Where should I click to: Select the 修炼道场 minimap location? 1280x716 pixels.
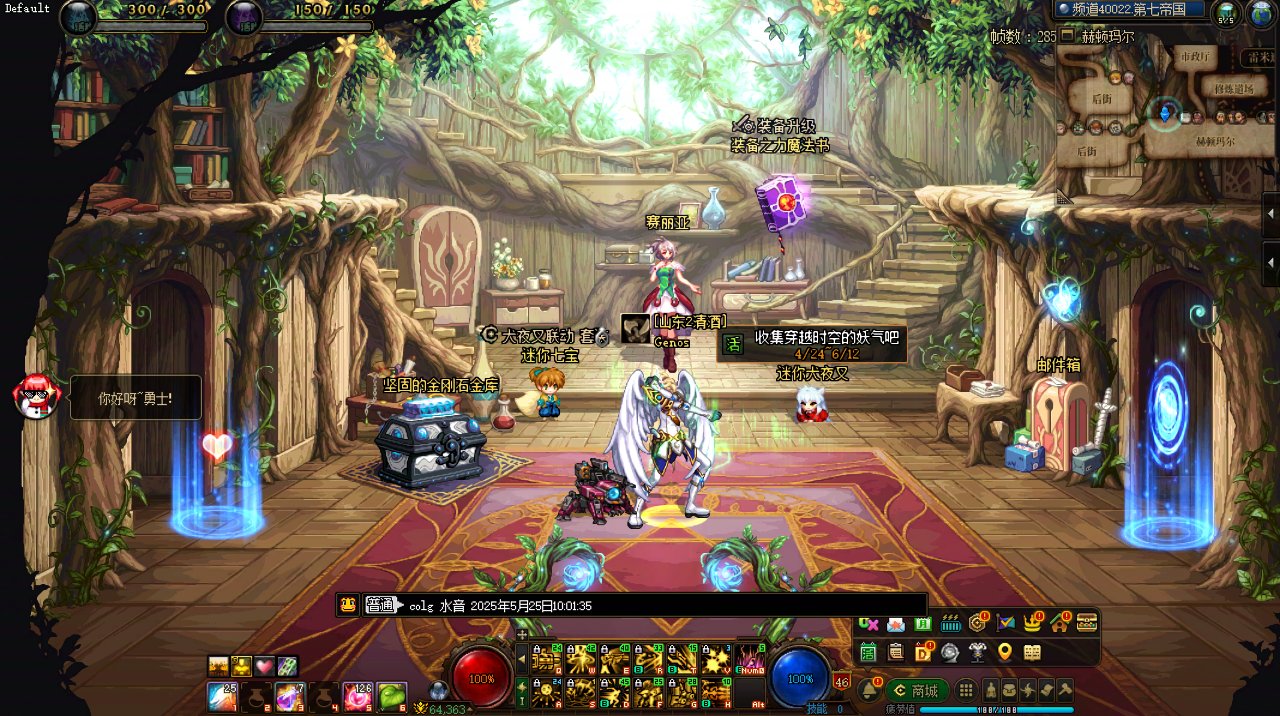[1233, 89]
